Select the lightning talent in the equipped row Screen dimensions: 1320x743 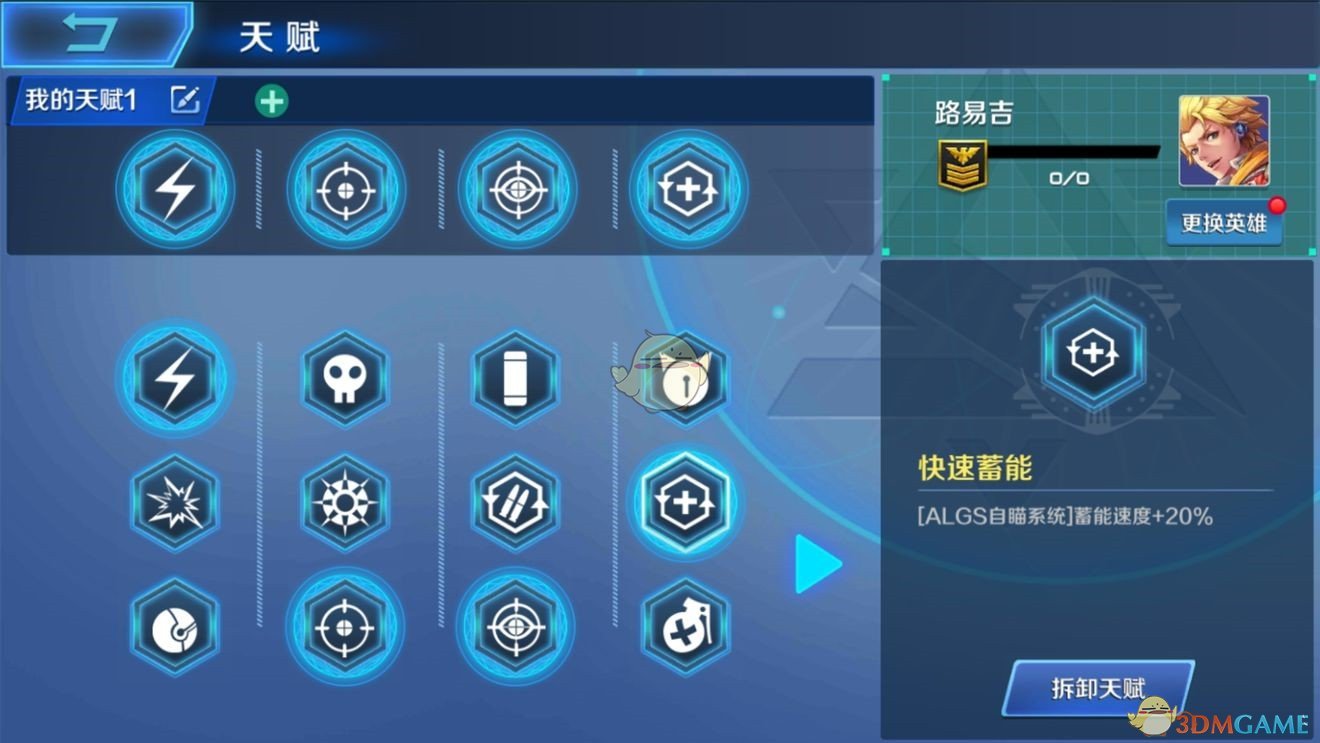pyautogui.click(x=175, y=189)
